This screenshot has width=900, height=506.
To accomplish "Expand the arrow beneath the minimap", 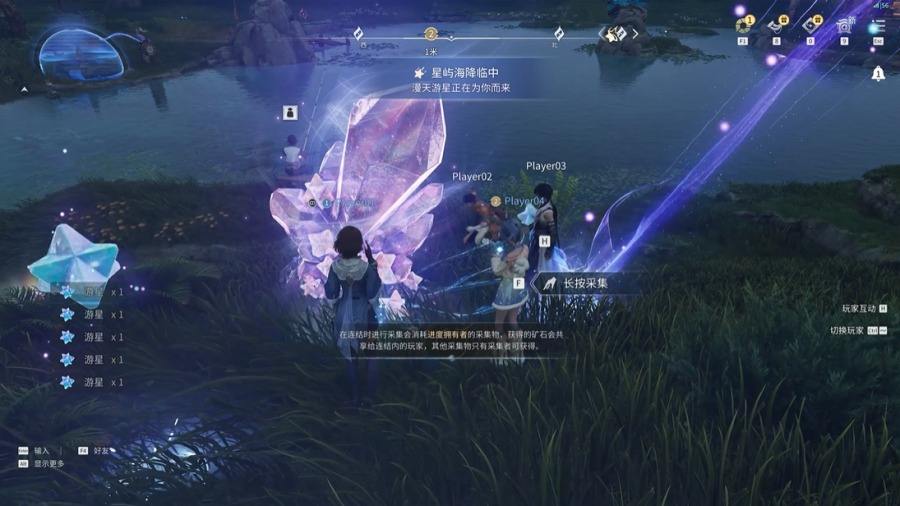I will pyautogui.click(x=25, y=90).
